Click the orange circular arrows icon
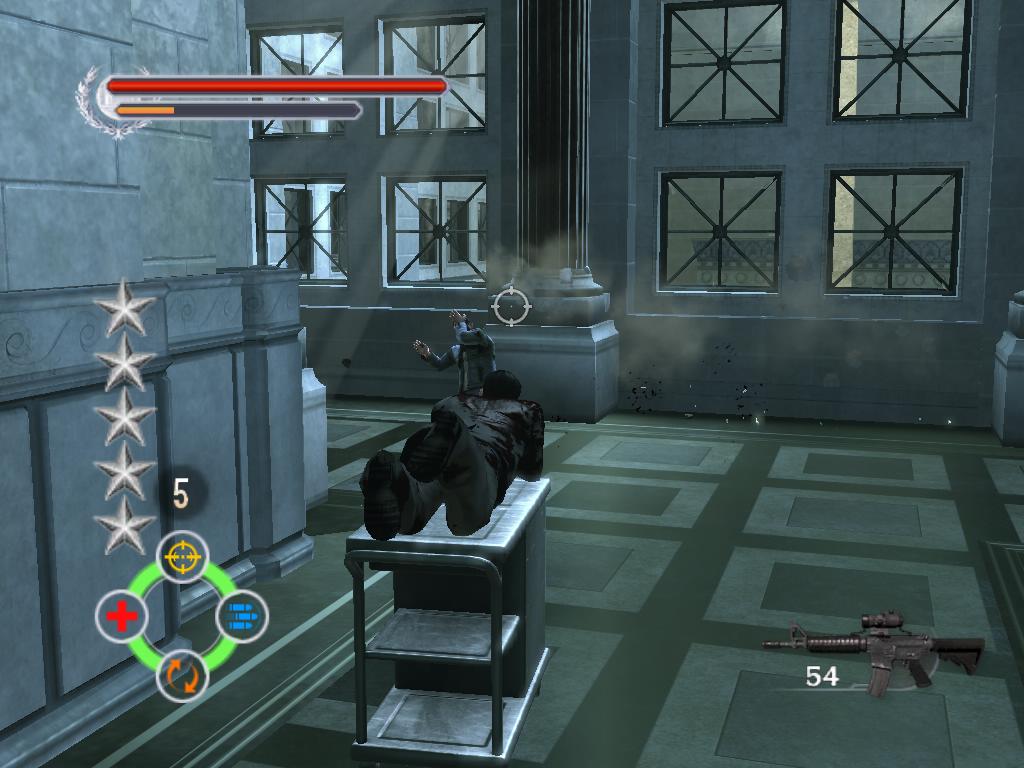The height and width of the screenshot is (768, 1024). (x=183, y=675)
